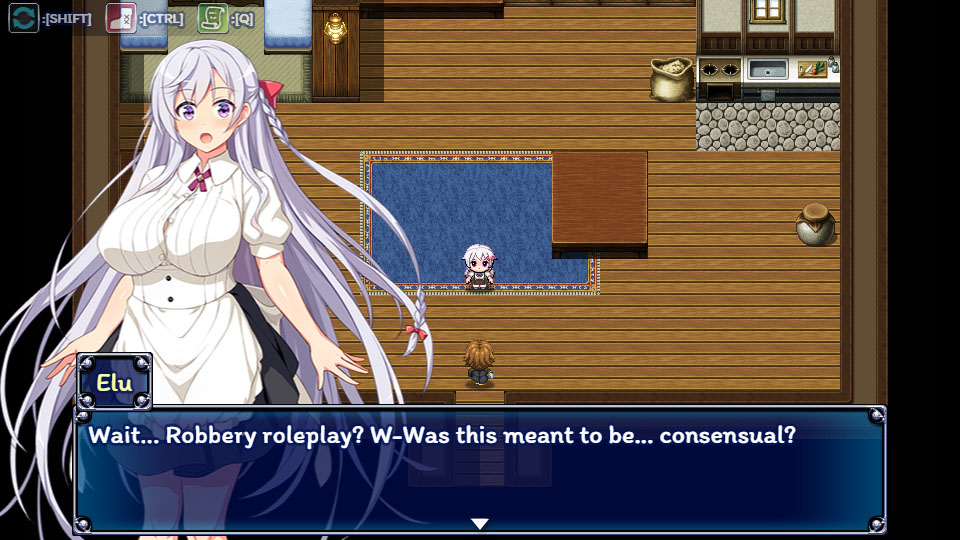This screenshot has width=960, height=540.
Task: Advance dialogue with the white arrow
Action: (480, 523)
